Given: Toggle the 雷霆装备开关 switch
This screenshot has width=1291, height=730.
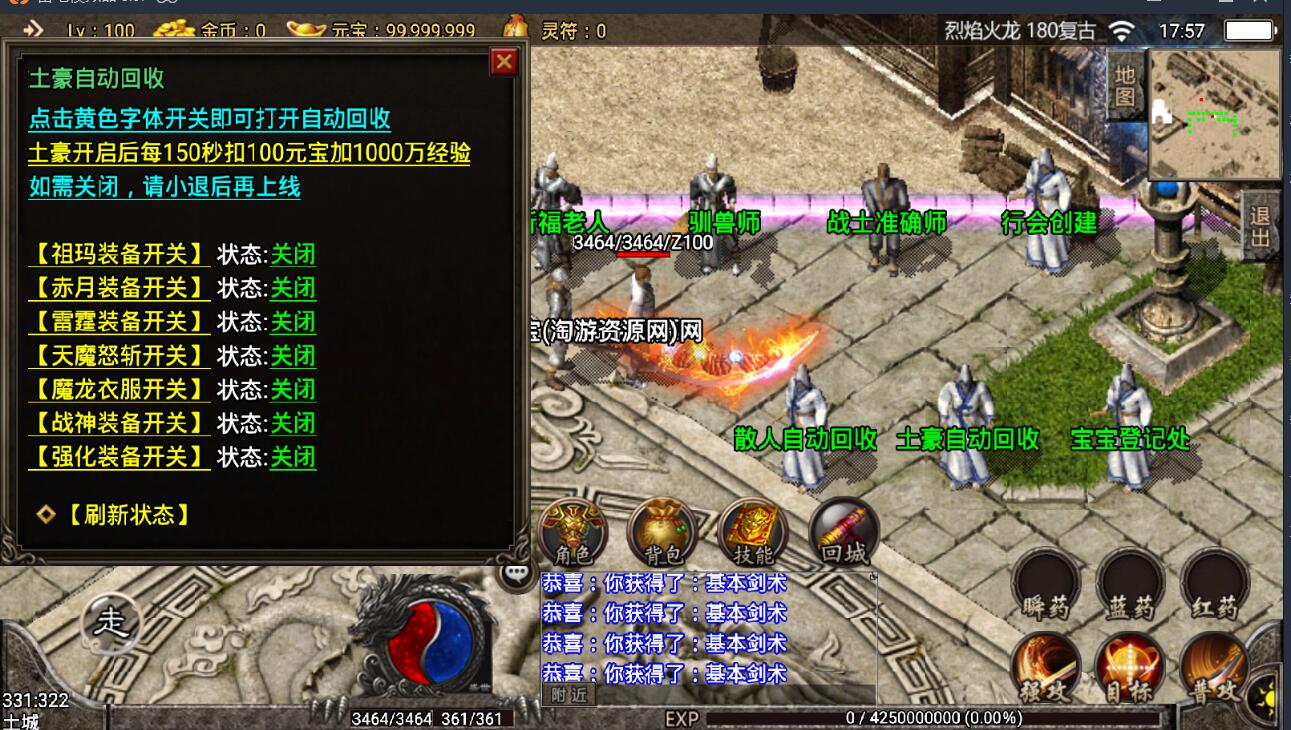Looking at the screenshot, I should point(119,322).
